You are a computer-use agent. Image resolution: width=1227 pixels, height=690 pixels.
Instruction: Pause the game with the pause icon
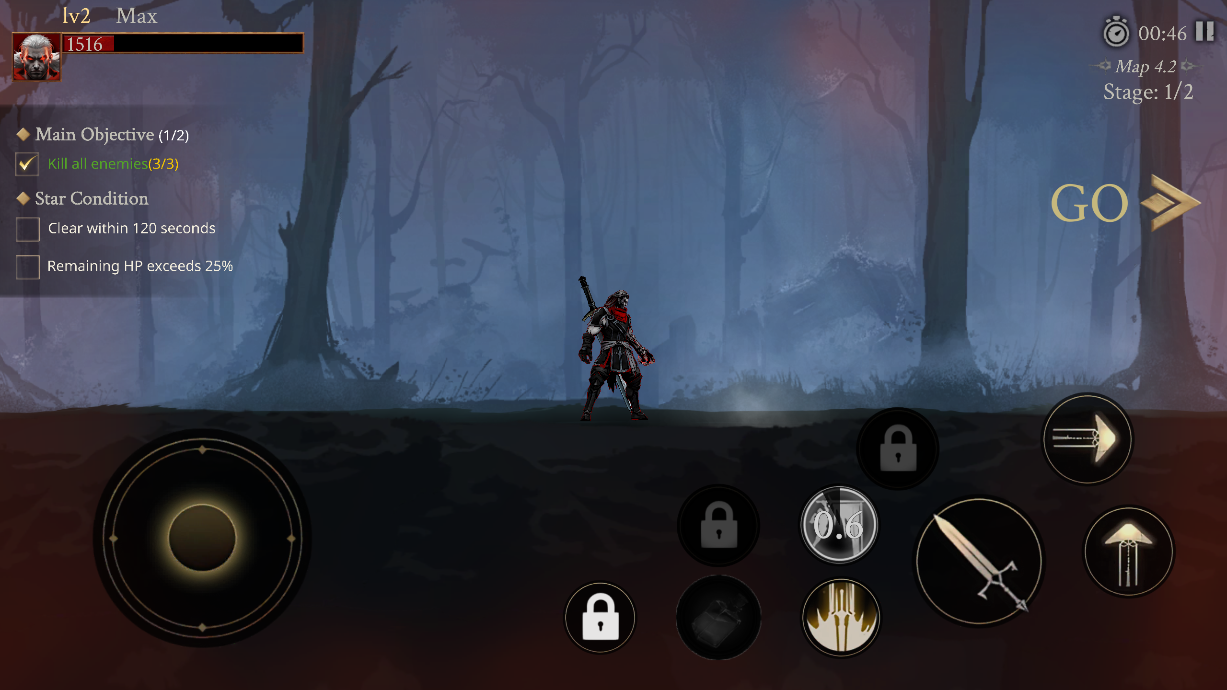pyautogui.click(x=1204, y=32)
